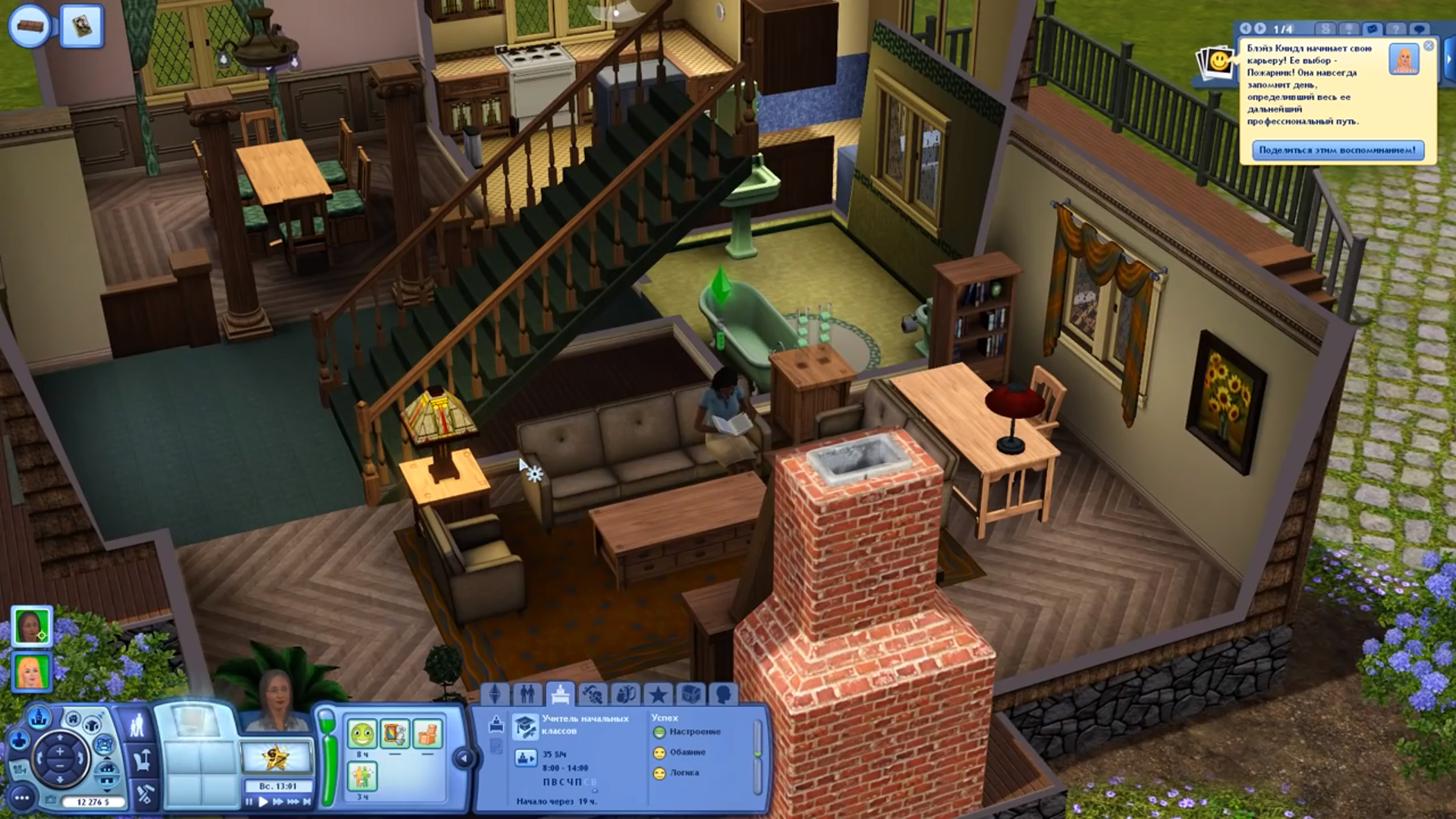
Task: Click the happy smiley moodlet icon
Action: (x=362, y=734)
